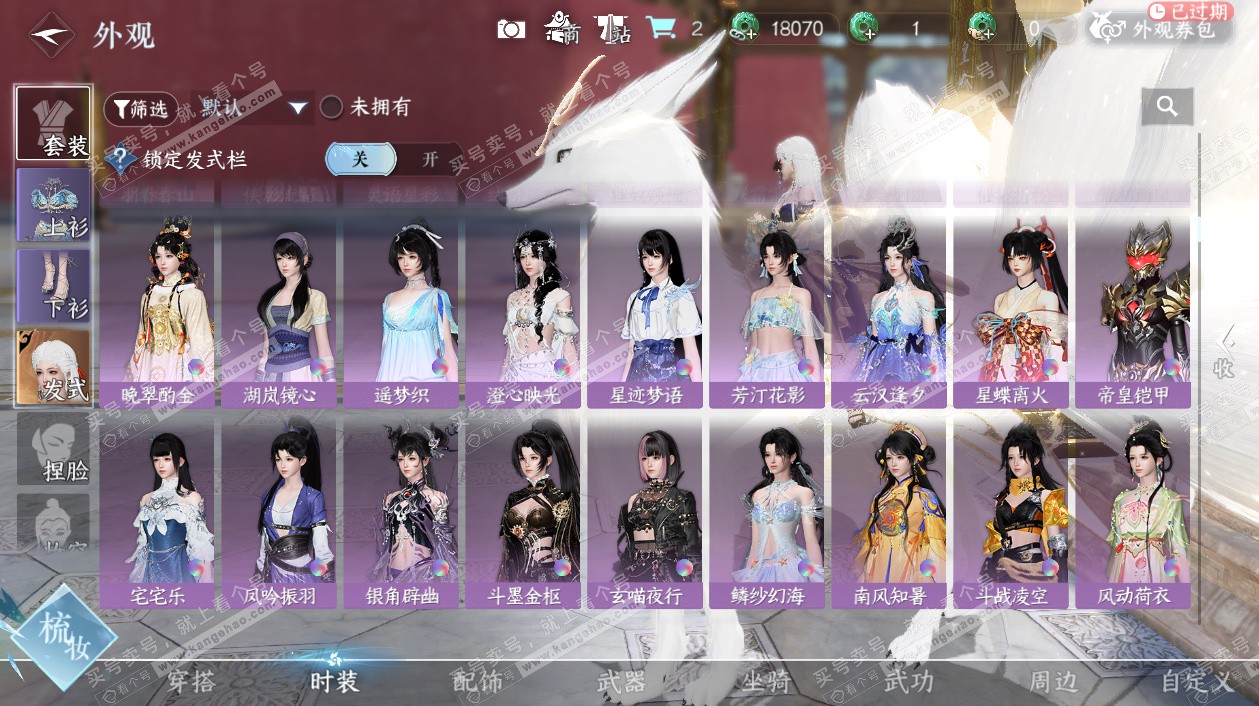Open the 坐骑 mount tab
This screenshot has width=1259, height=706.
point(766,682)
